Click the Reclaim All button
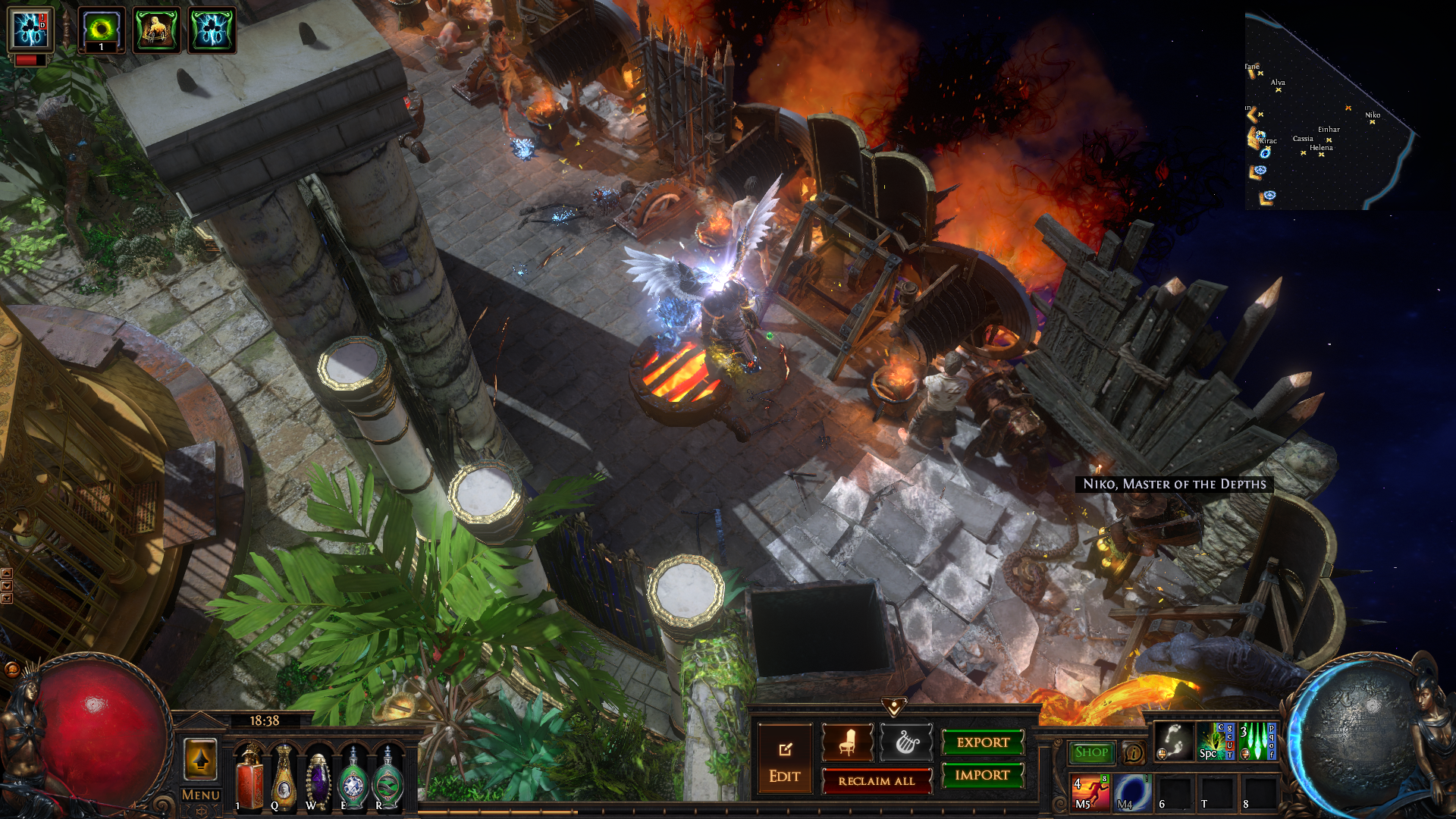This screenshot has height=819, width=1456. tap(877, 780)
